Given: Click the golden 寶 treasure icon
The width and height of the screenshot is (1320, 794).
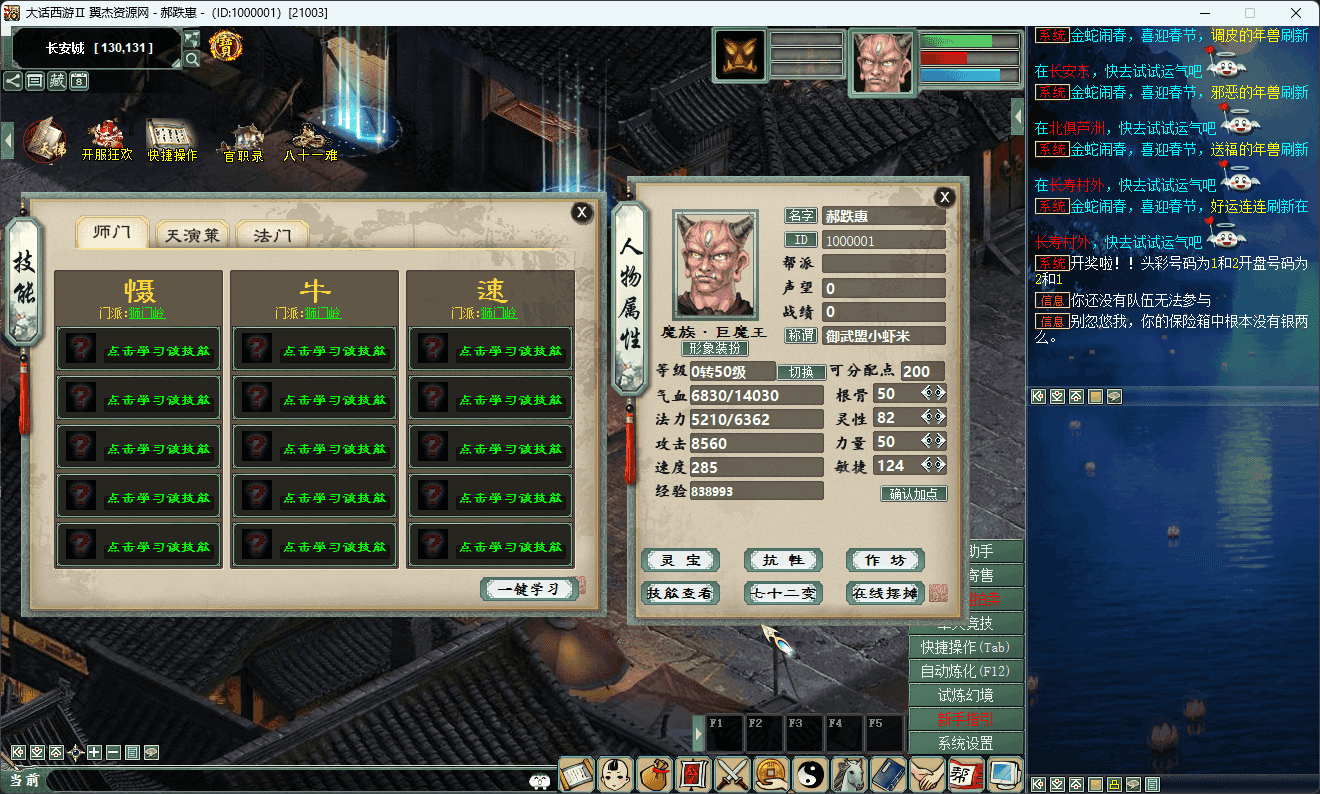Looking at the screenshot, I should [x=226, y=46].
